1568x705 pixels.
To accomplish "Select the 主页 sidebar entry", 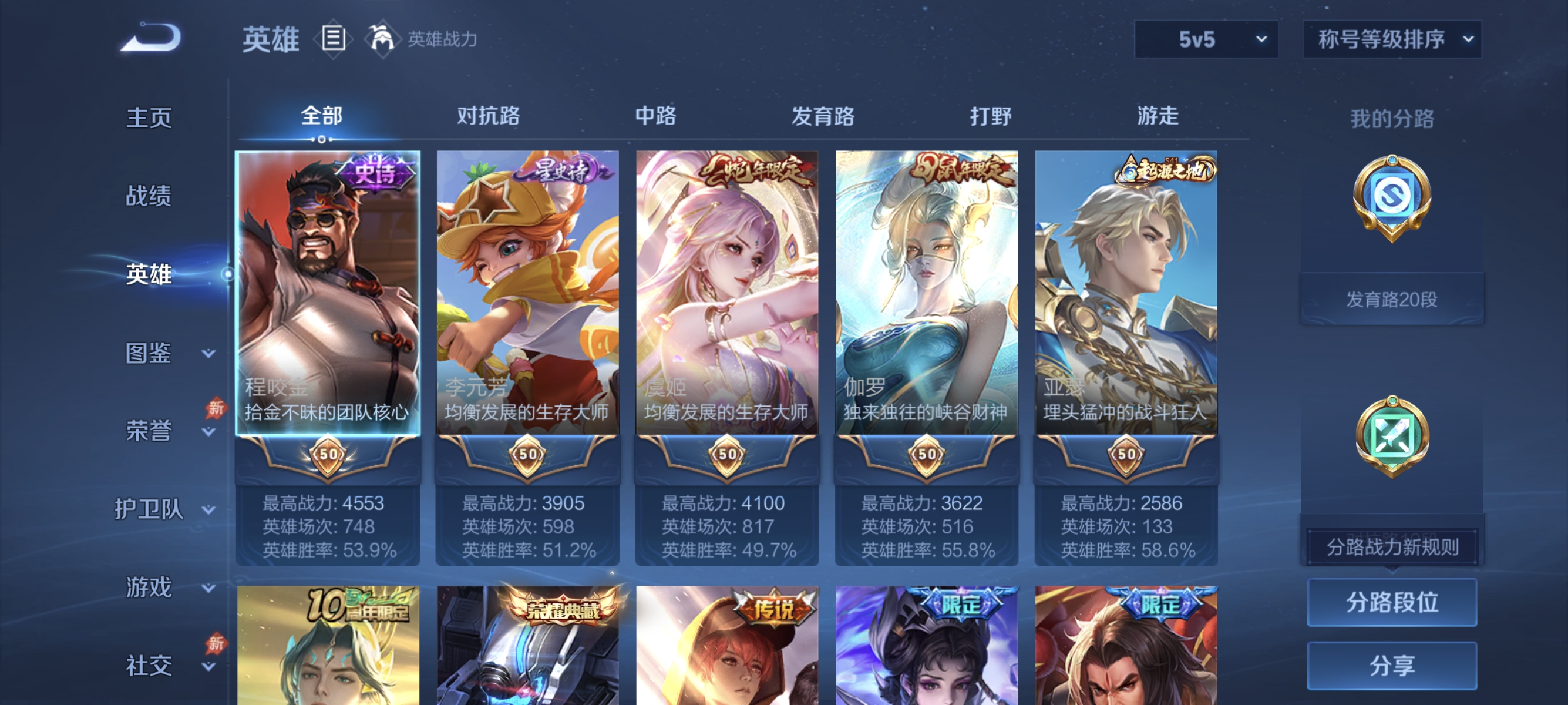I will click(148, 117).
